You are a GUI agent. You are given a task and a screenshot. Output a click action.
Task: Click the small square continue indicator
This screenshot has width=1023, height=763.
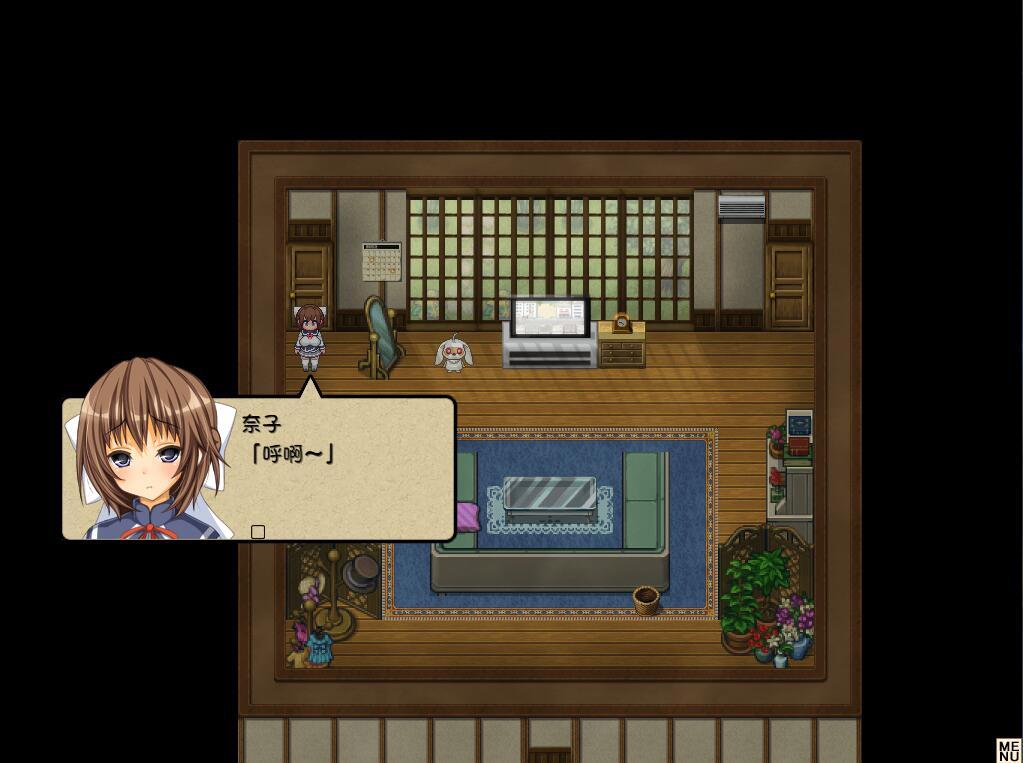pyautogui.click(x=258, y=532)
